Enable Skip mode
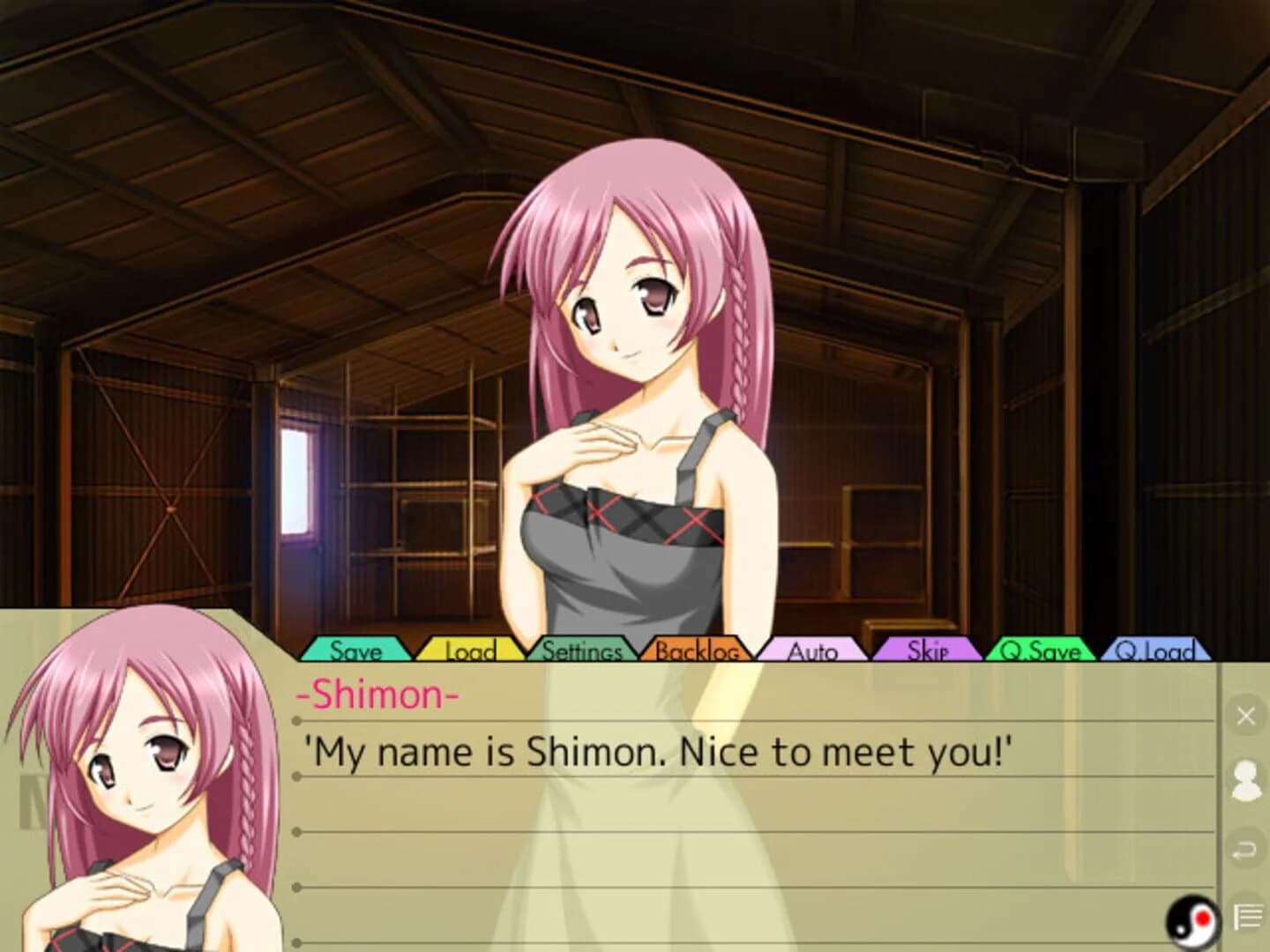 tap(925, 652)
